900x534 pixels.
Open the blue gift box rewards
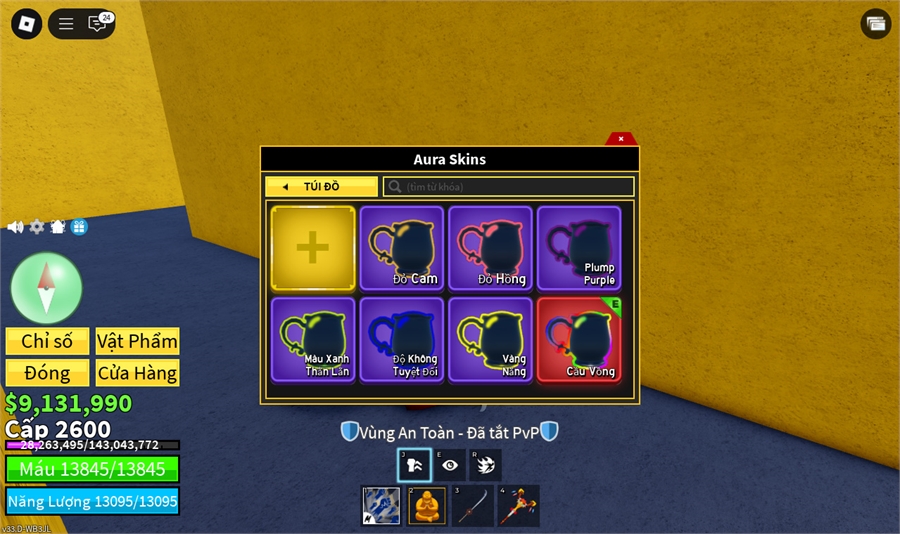click(x=79, y=227)
